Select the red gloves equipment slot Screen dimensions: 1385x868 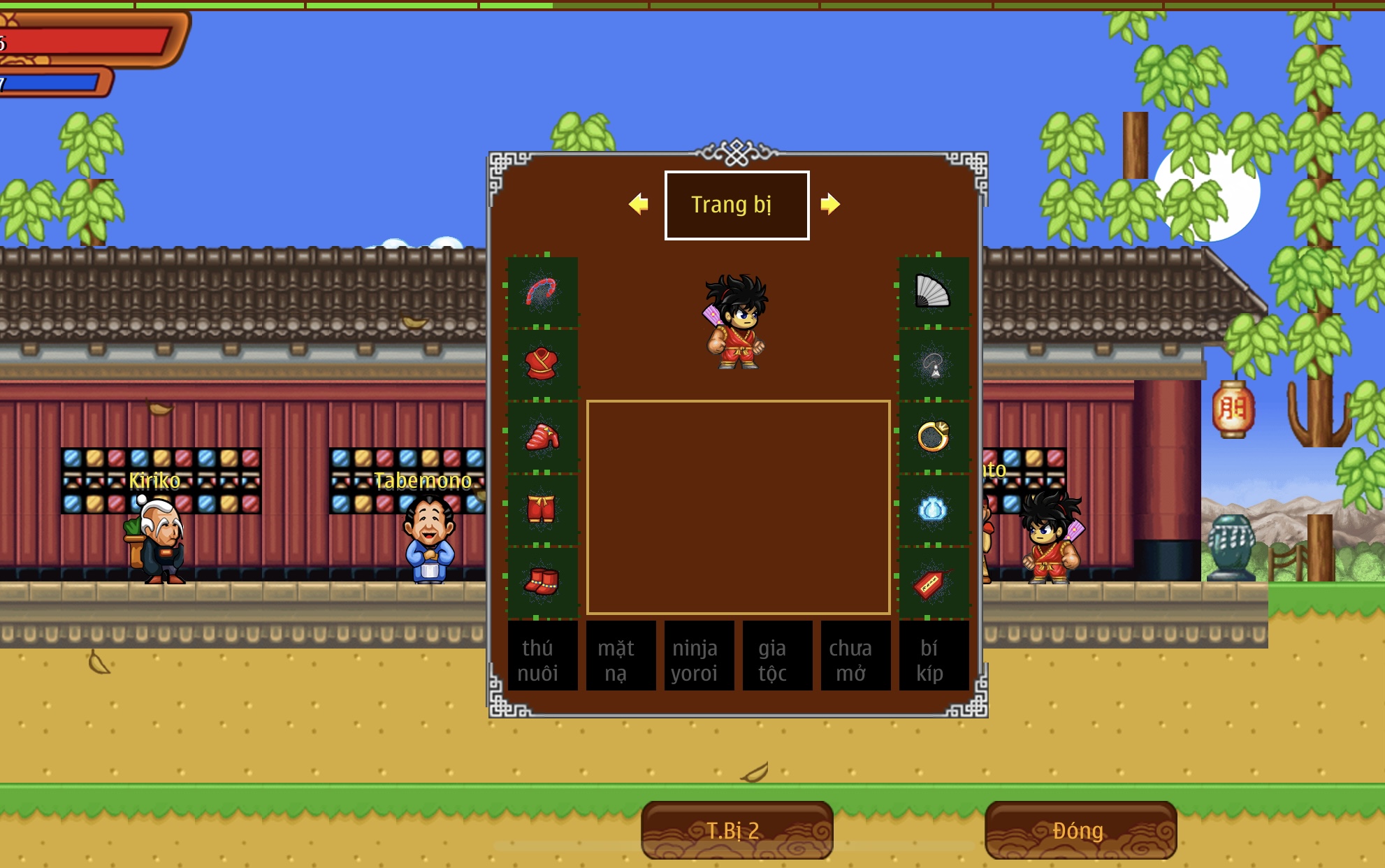[542, 437]
